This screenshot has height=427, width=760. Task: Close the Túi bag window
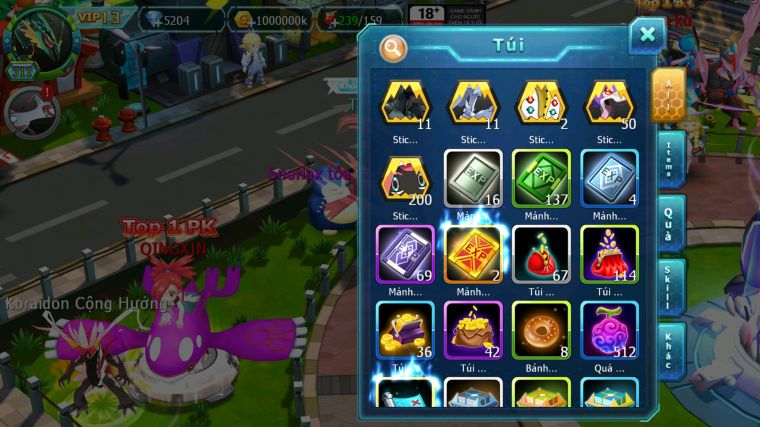click(647, 37)
